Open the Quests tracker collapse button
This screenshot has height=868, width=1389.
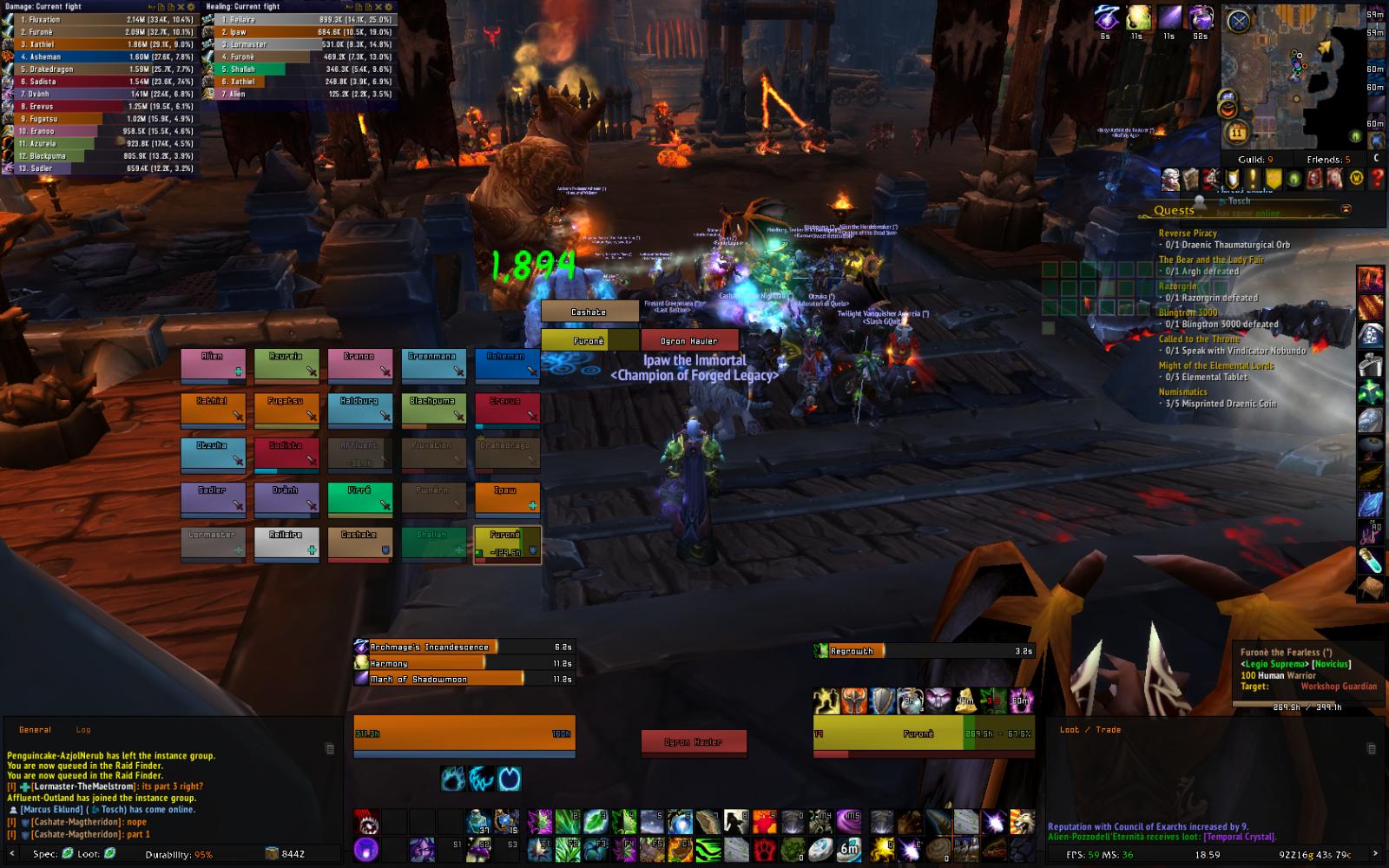point(1346,209)
